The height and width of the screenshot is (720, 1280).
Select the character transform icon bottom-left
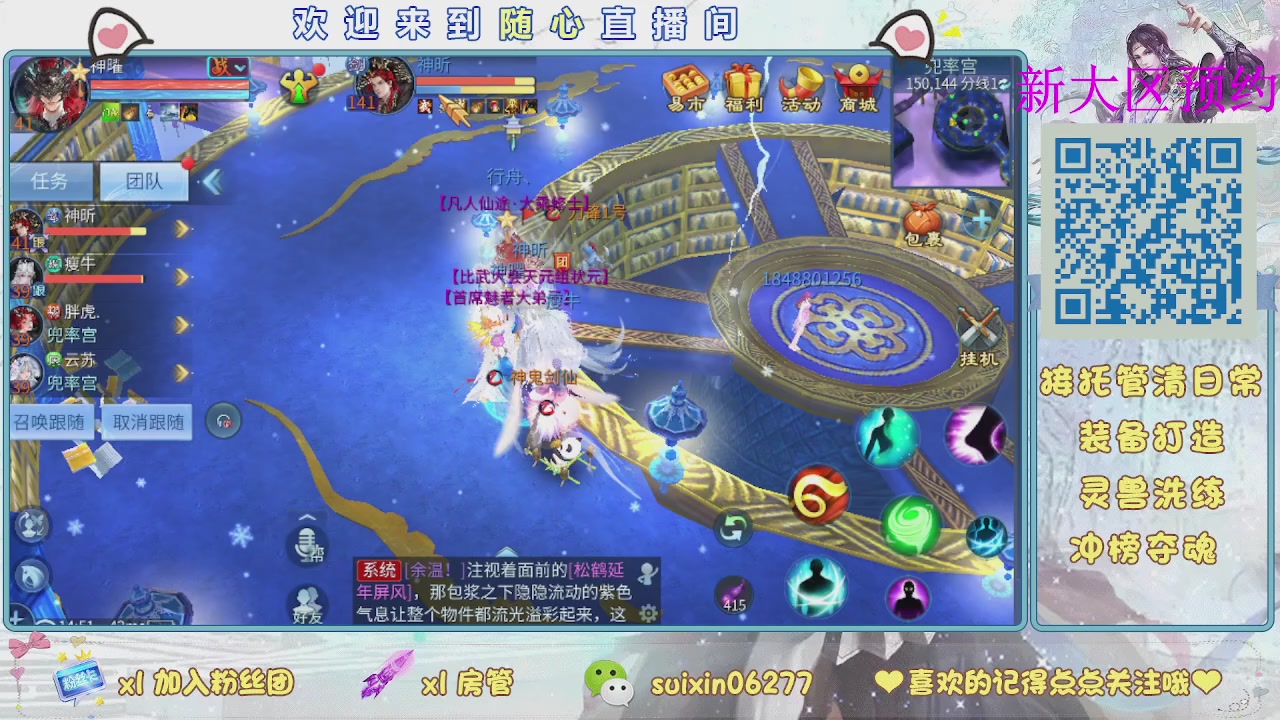click(x=31, y=526)
